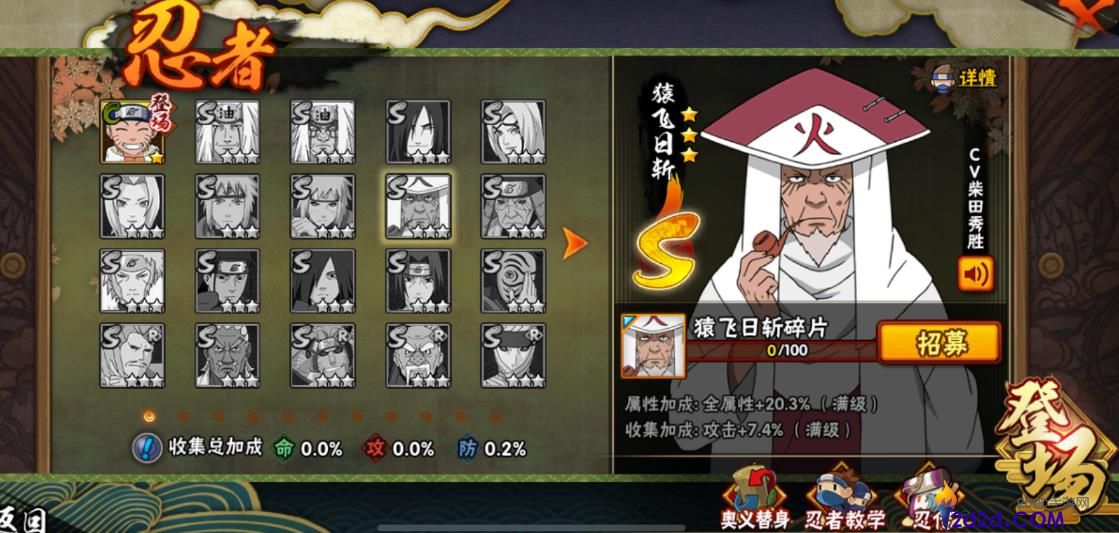Select the Orochimaru portrait in the top row

[x=417, y=131]
